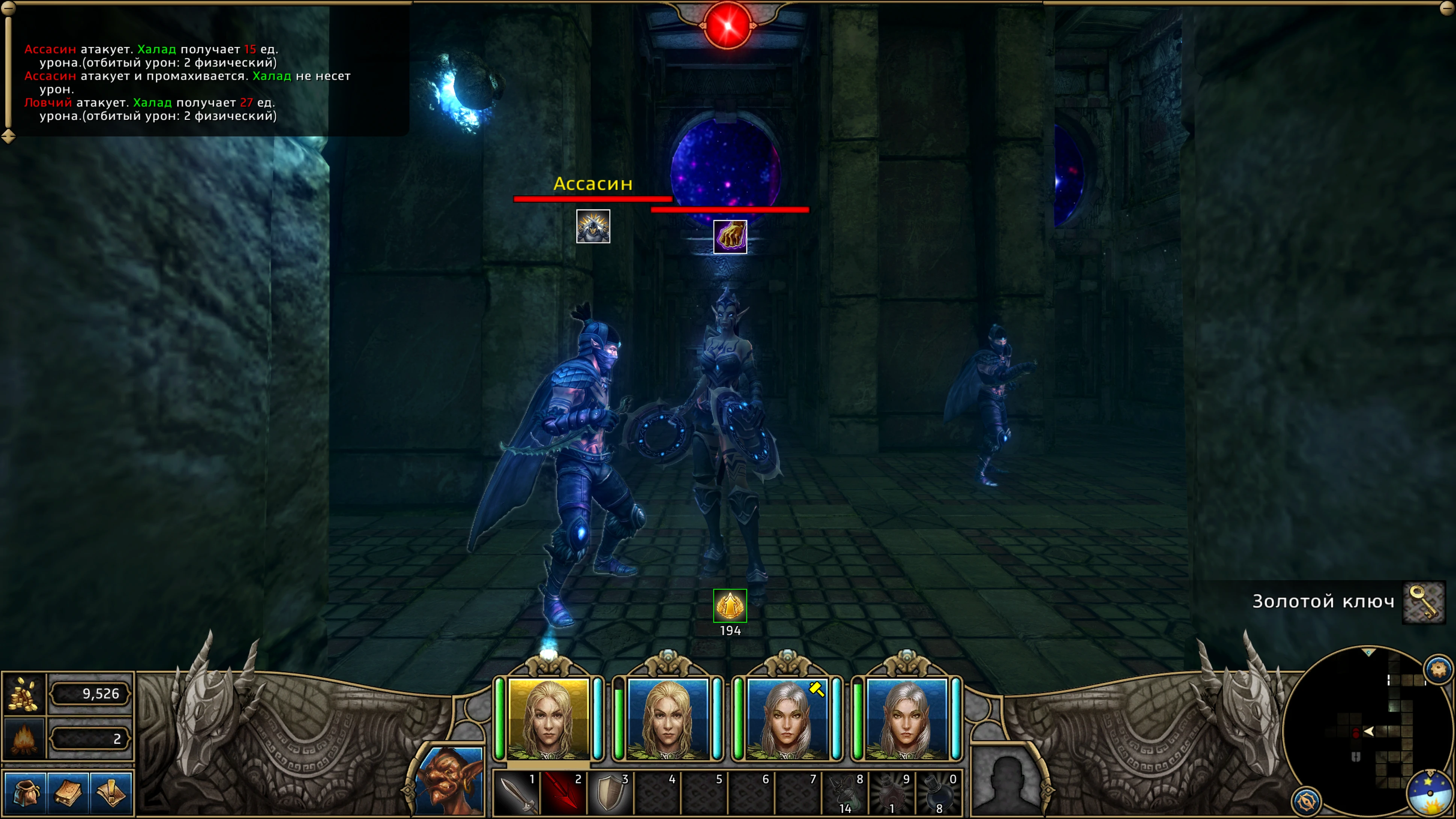Select the highlighted gold-framed party member portrait

548,718
